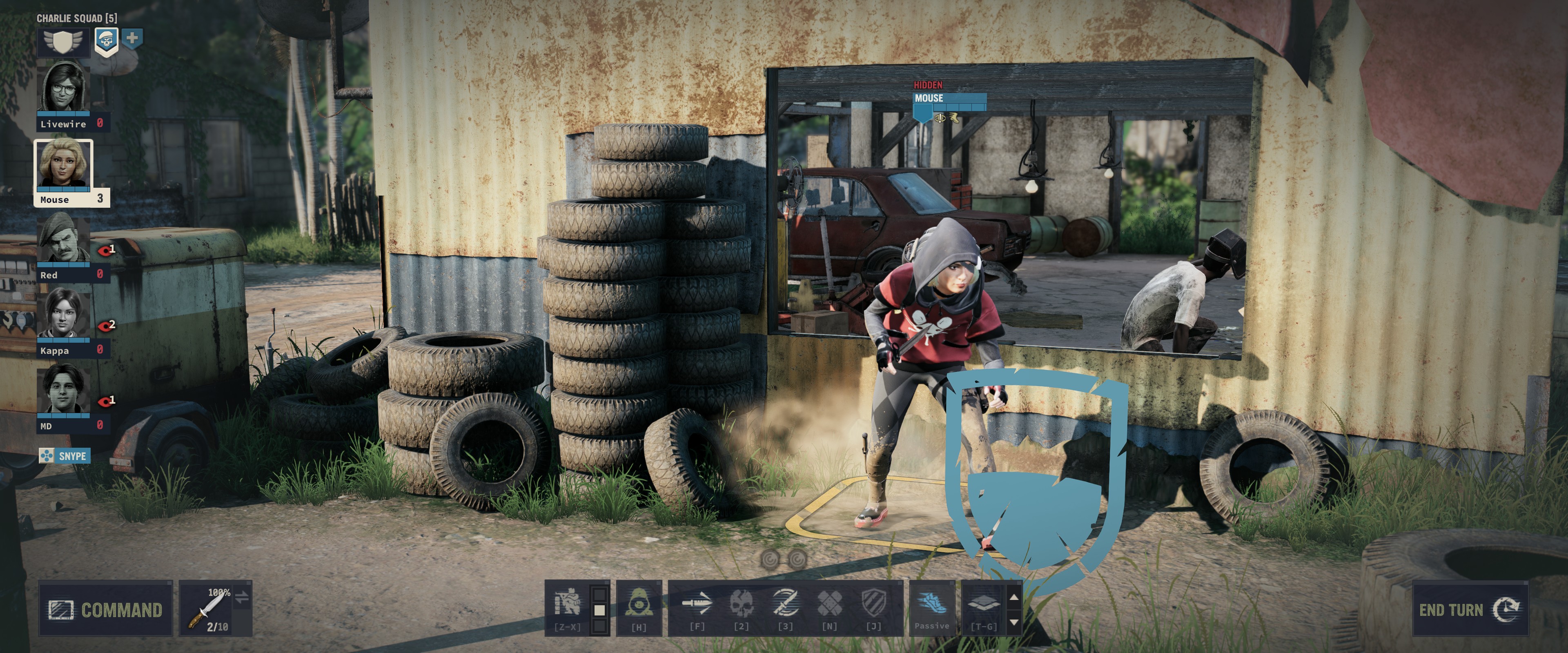
Task: Open the Command menu
Action: coord(105,609)
